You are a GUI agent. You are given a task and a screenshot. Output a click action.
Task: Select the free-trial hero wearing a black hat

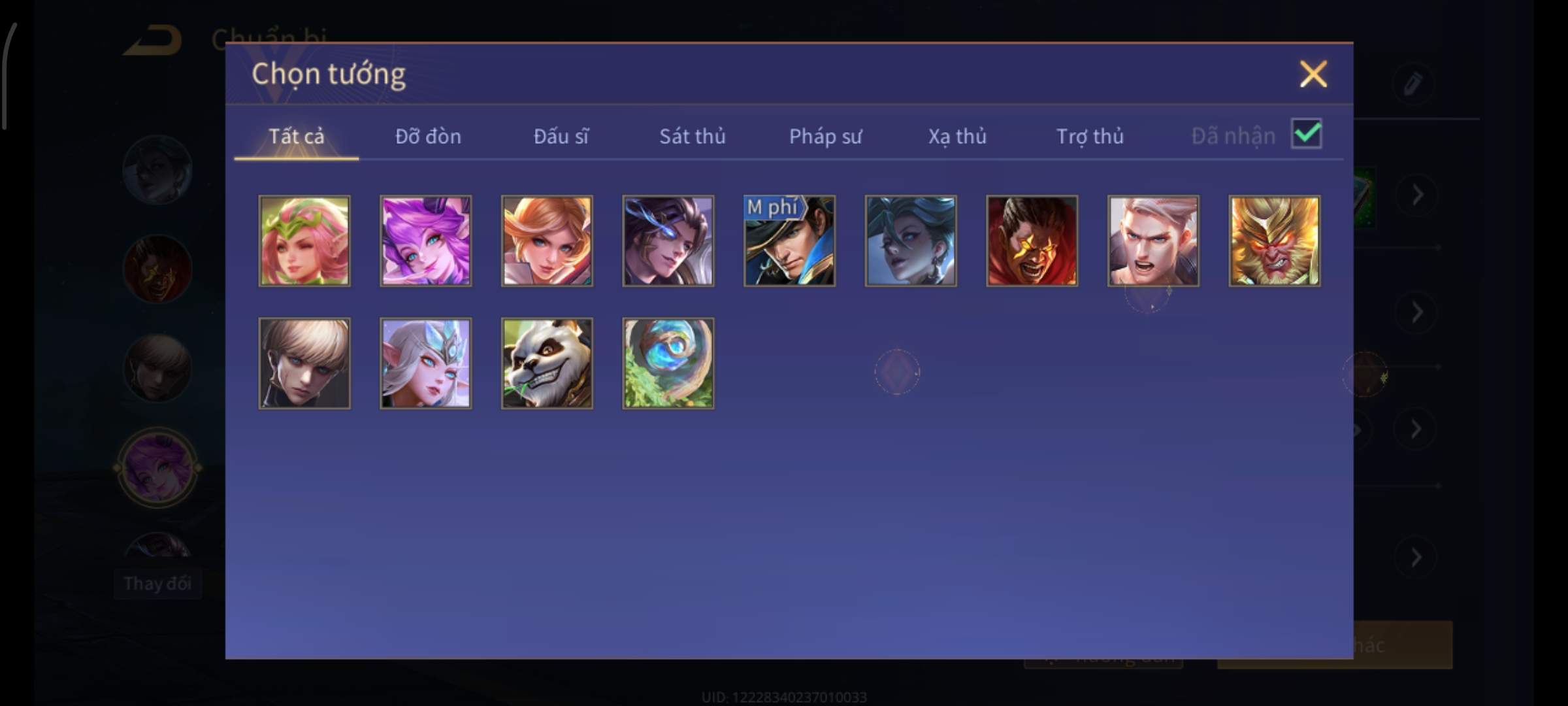789,241
